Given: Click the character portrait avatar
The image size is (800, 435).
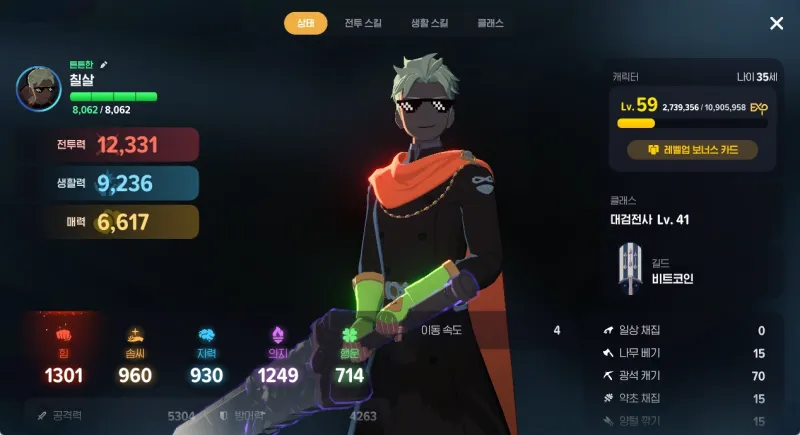Looking at the screenshot, I should click(39, 89).
